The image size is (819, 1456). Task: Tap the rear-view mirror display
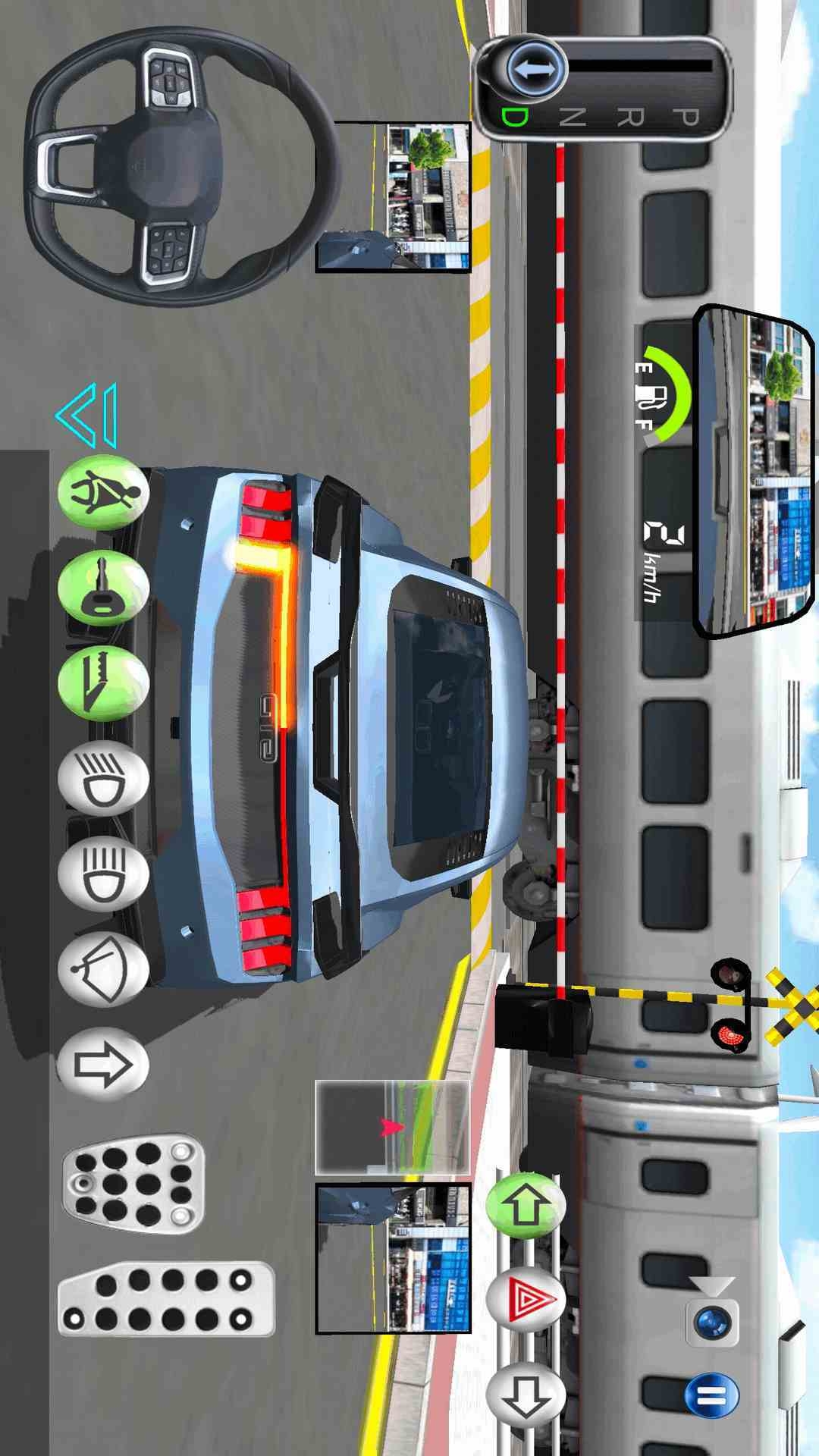(x=753, y=472)
